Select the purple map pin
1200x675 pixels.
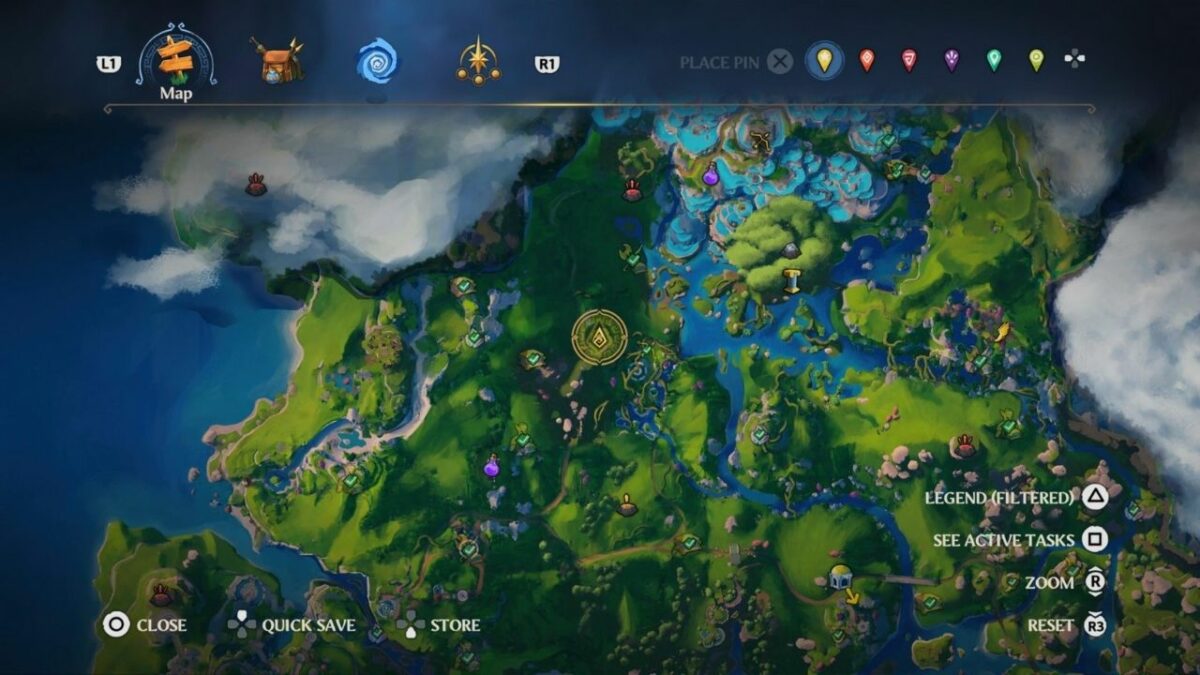tap(951, 61)
